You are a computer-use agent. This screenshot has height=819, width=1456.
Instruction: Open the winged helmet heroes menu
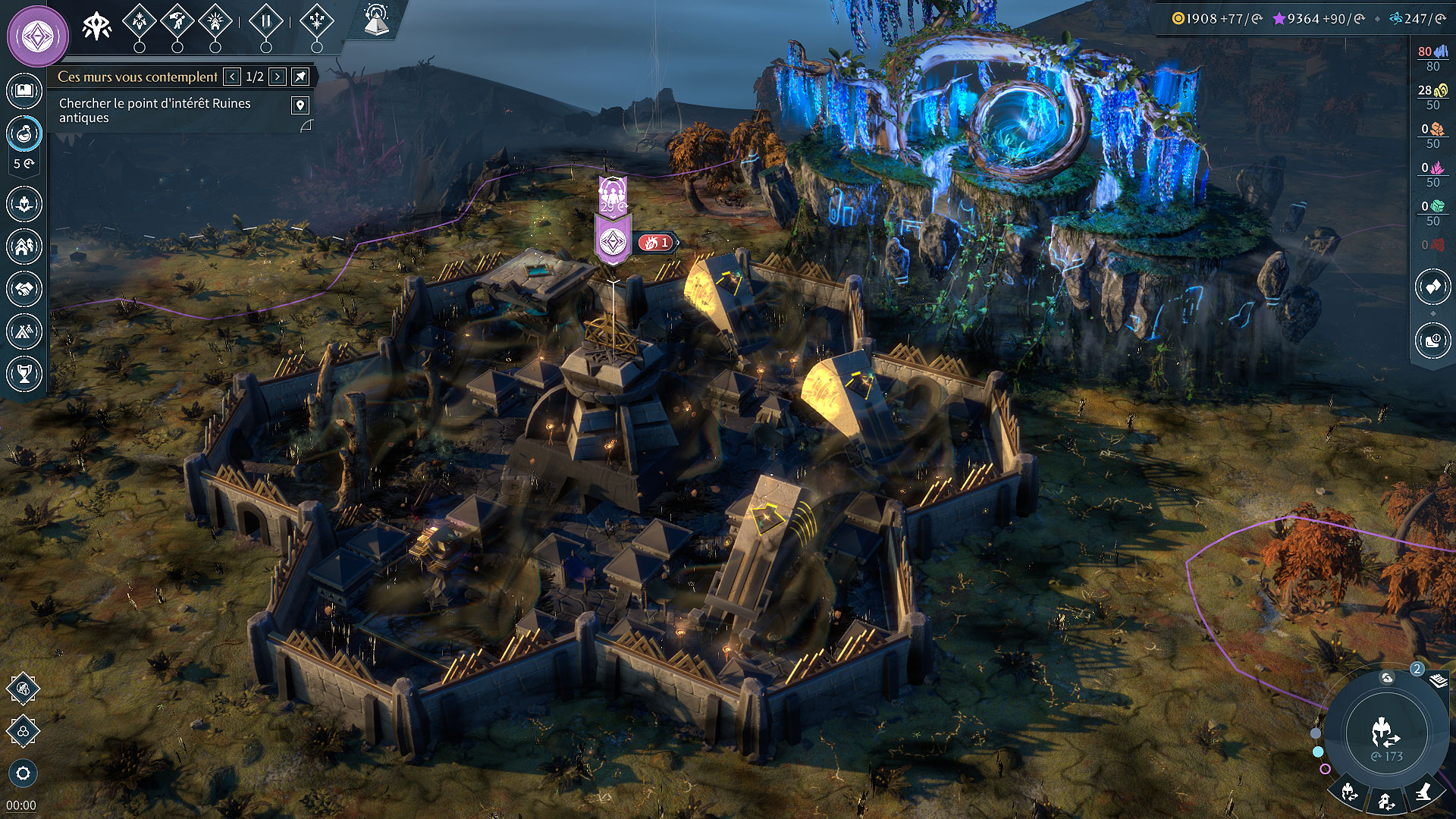pyautogui.click(x=24, y=204)
